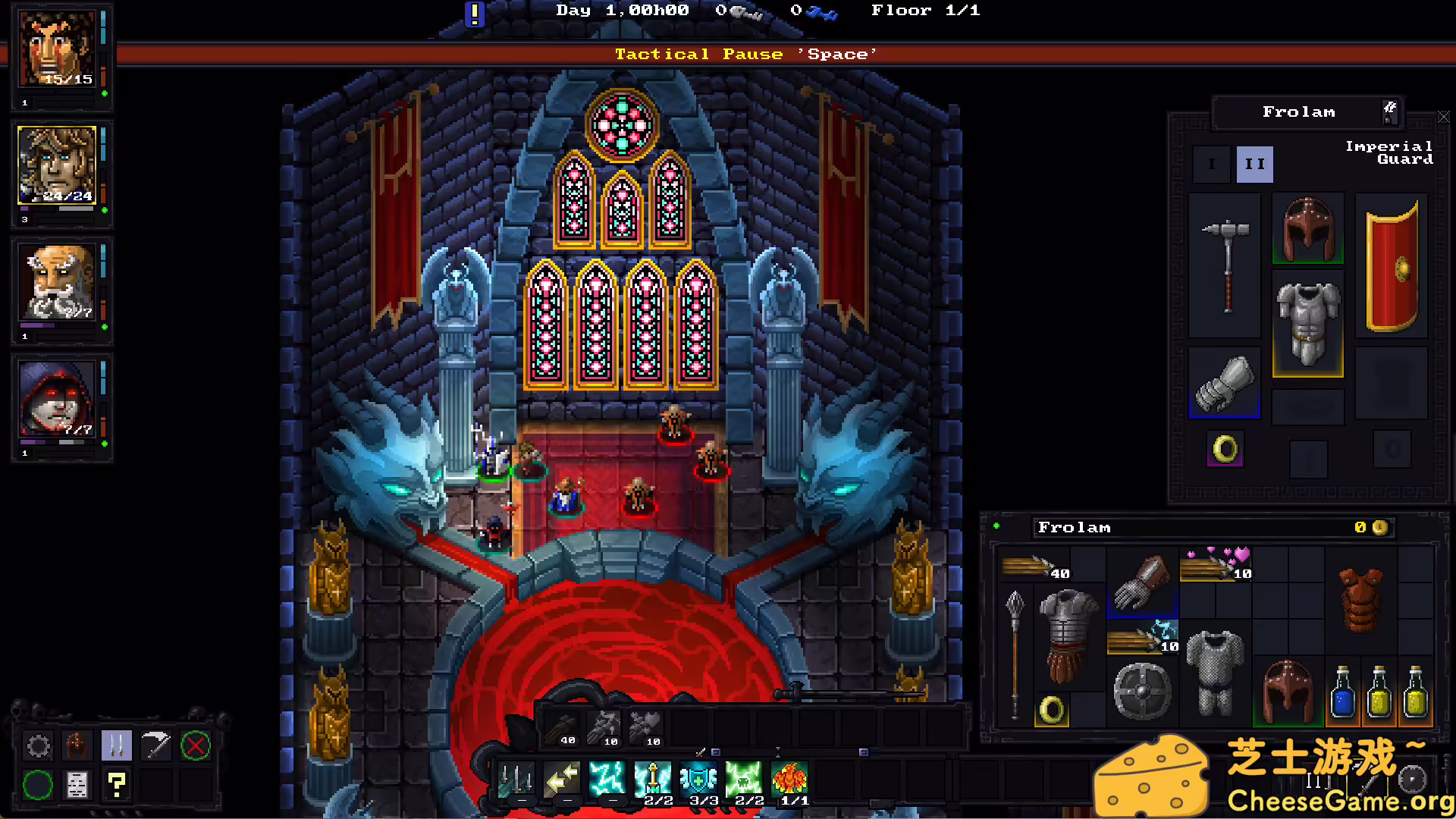Image resolution: width=1456 pixels, height=819 pixels.
Task: Open the yellow question mark help
Action: pyautogui.click(x=117, y=784)
